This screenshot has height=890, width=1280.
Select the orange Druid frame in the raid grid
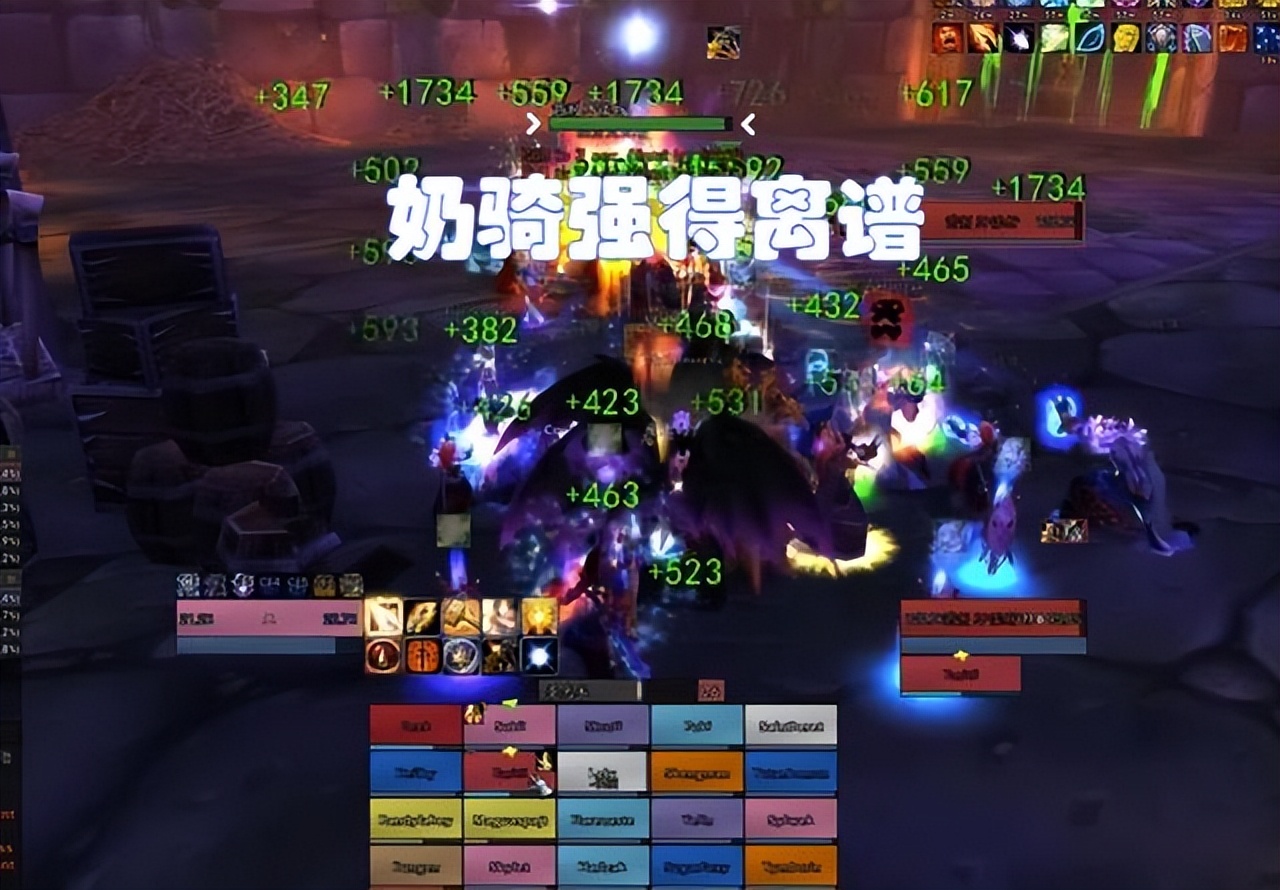coord(697,770)
